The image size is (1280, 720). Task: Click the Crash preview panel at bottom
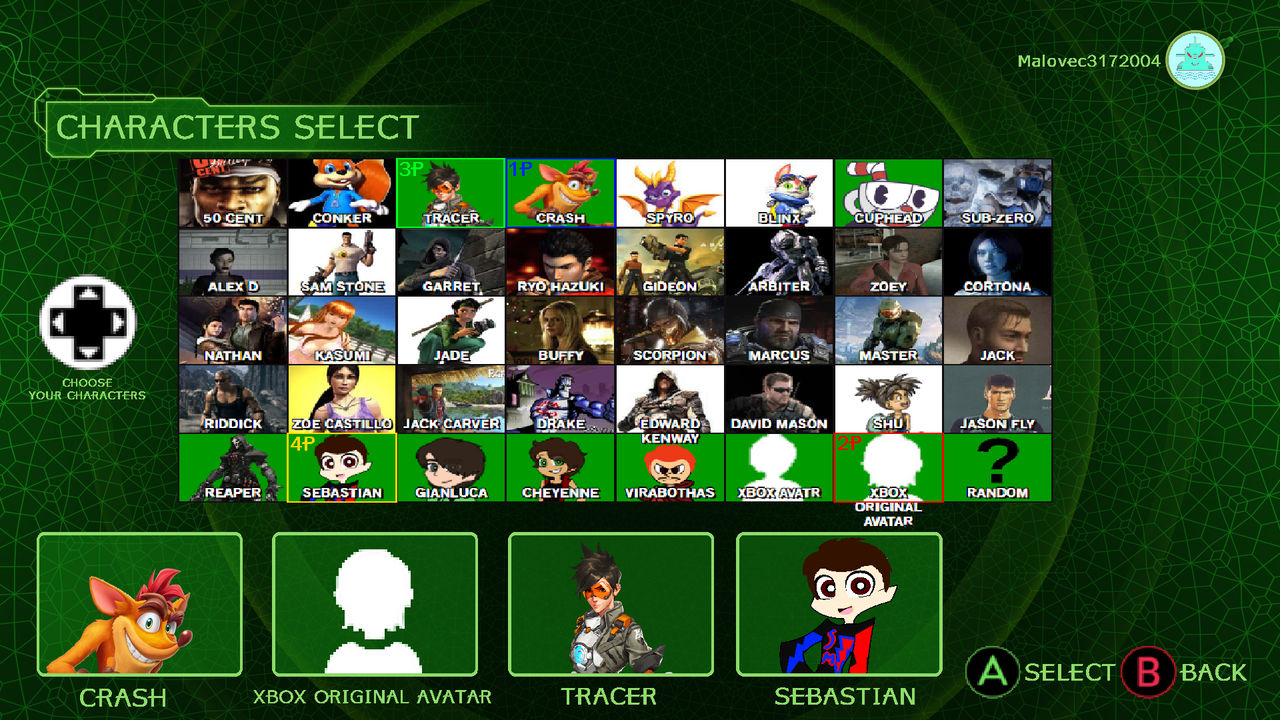coord(140,605)
